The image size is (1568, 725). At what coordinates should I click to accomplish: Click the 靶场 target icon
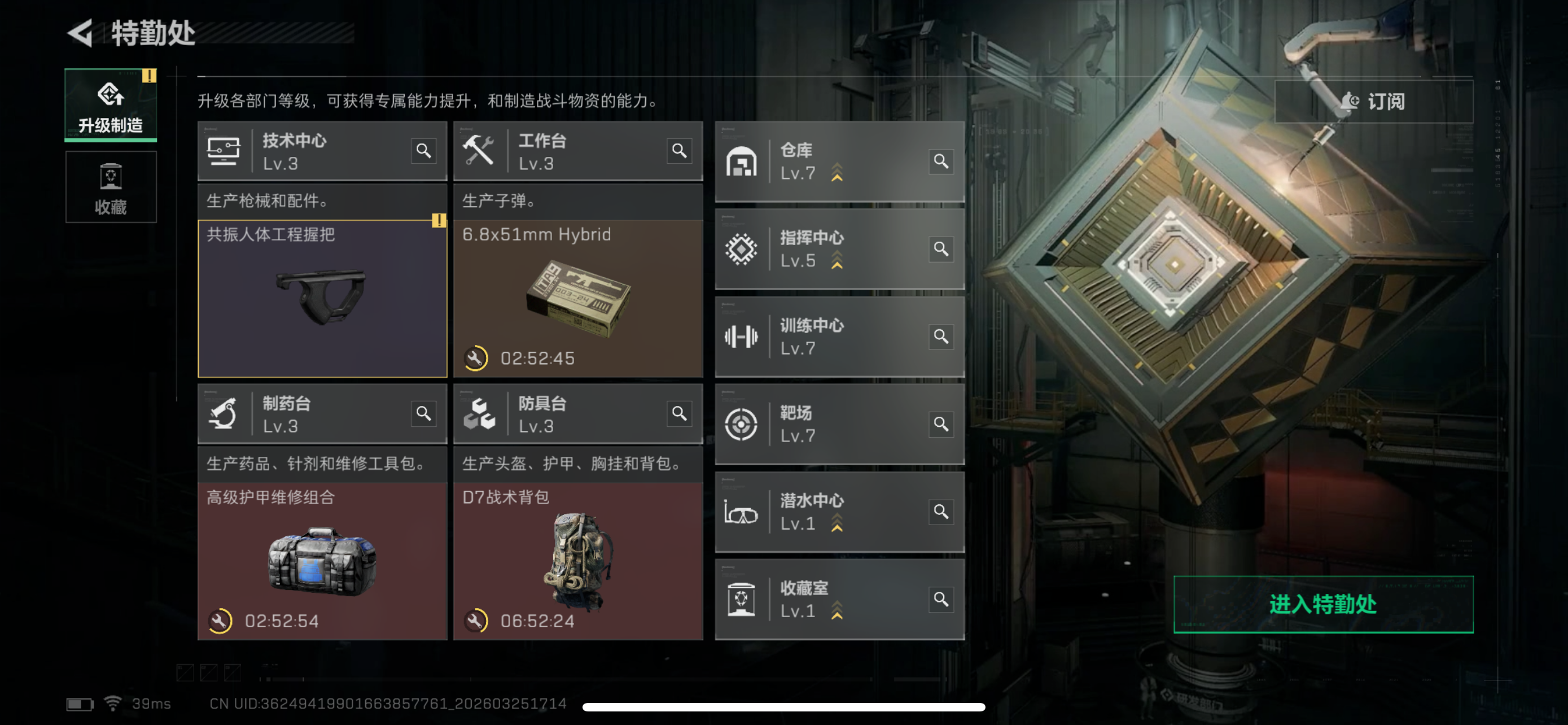pyautogui.click(x=742, y=424)
